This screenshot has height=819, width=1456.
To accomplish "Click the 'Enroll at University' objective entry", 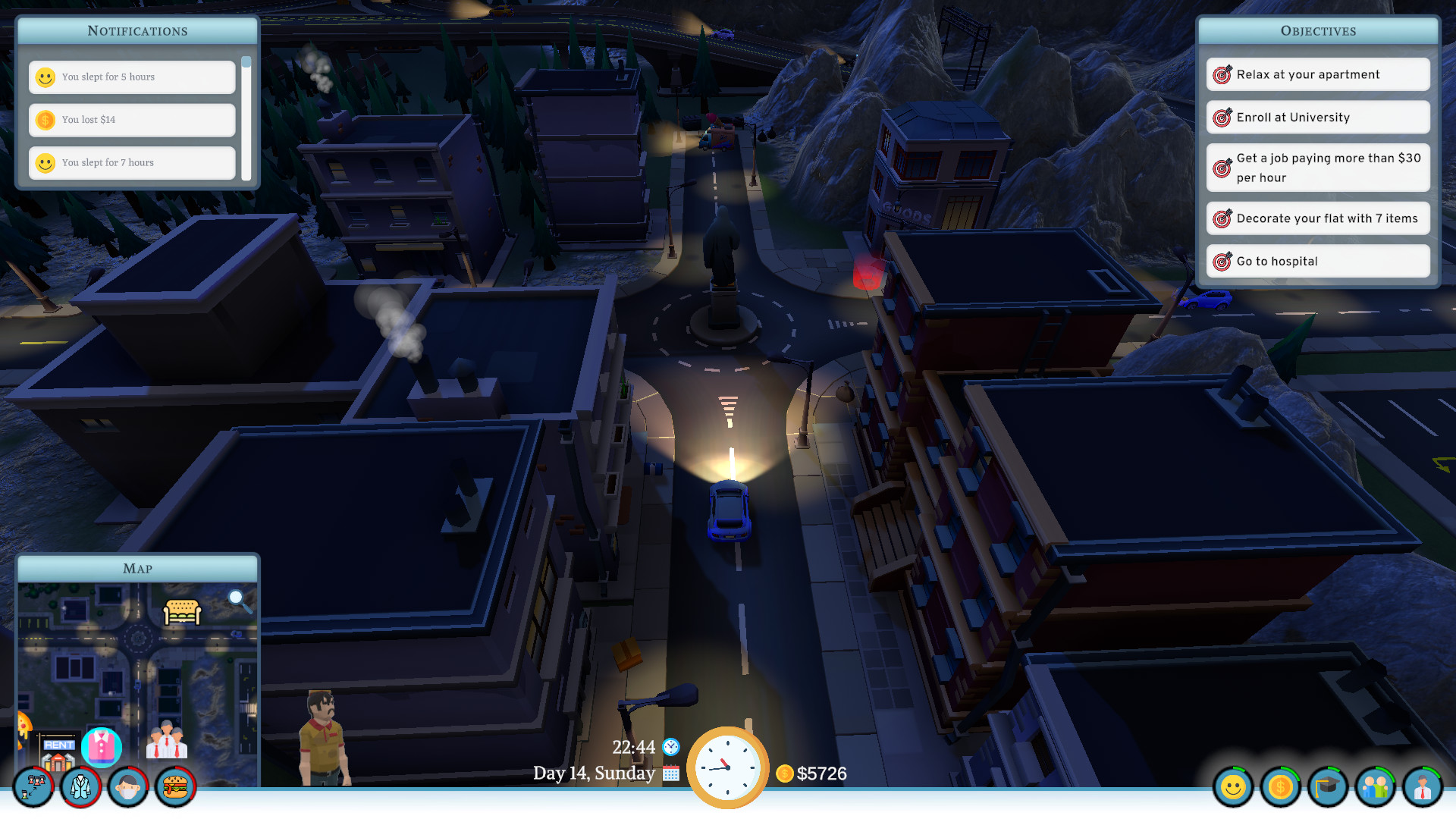I will click(x=1317, y=117).
